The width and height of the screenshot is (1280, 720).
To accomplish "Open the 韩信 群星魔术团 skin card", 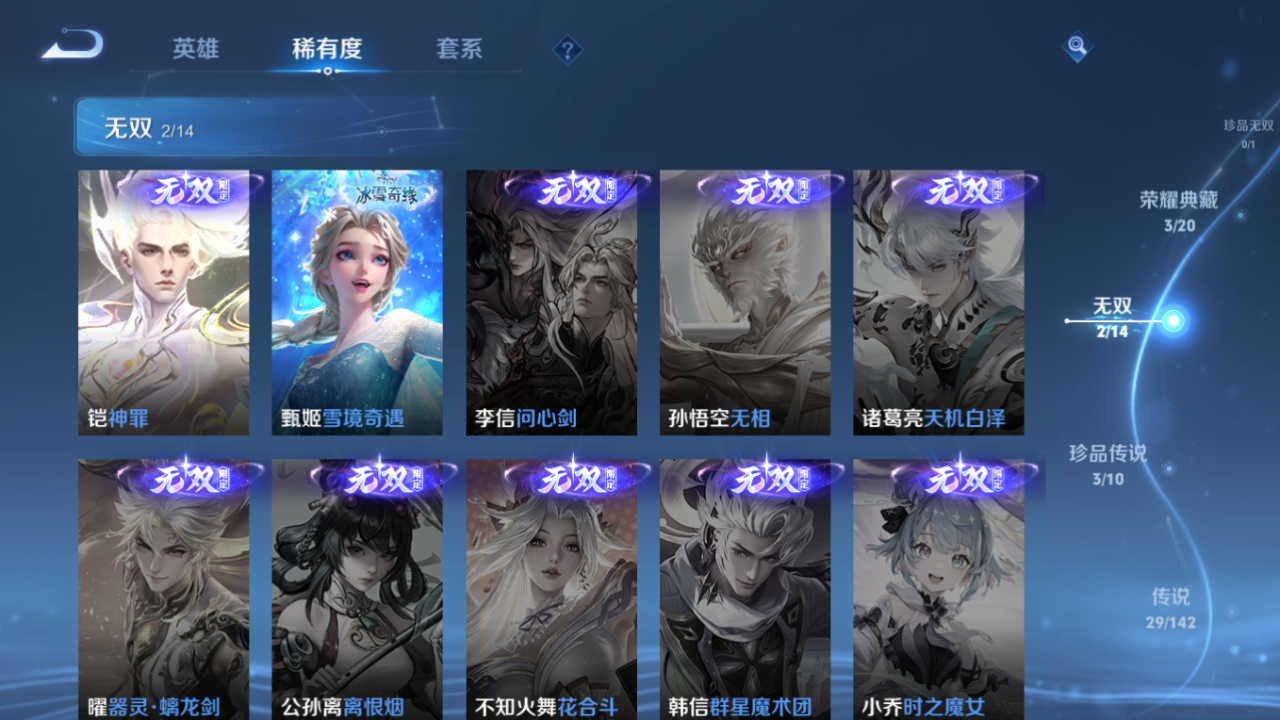I will (745, 590).
